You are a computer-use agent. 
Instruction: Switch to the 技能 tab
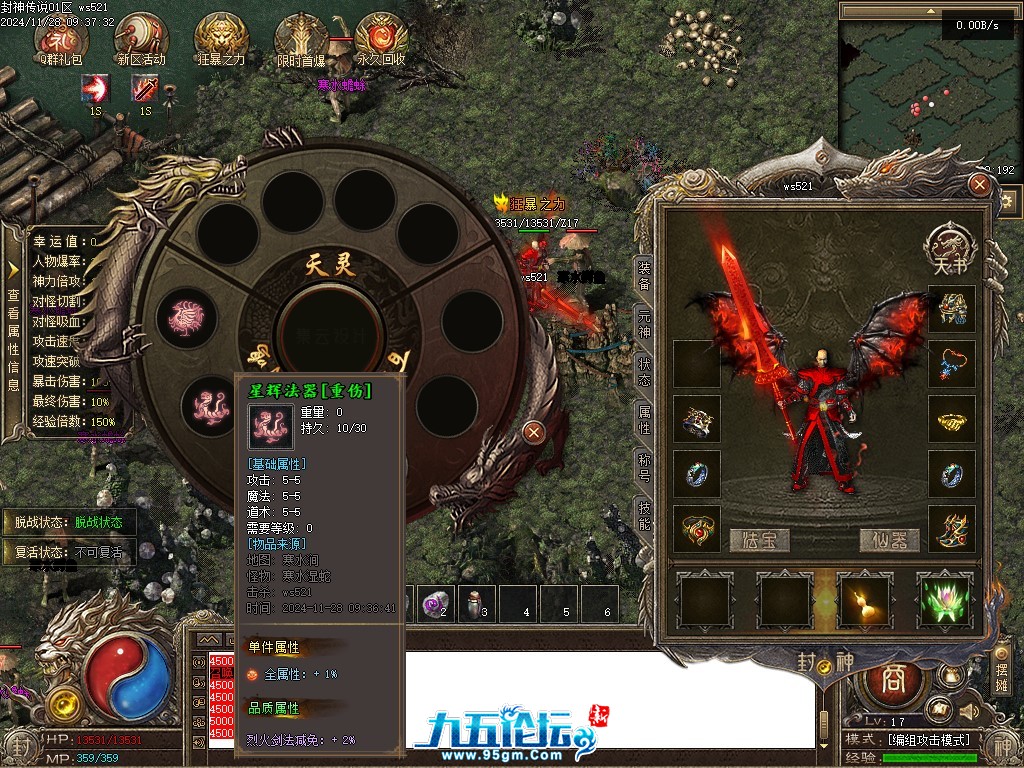[x=644, y=515]
